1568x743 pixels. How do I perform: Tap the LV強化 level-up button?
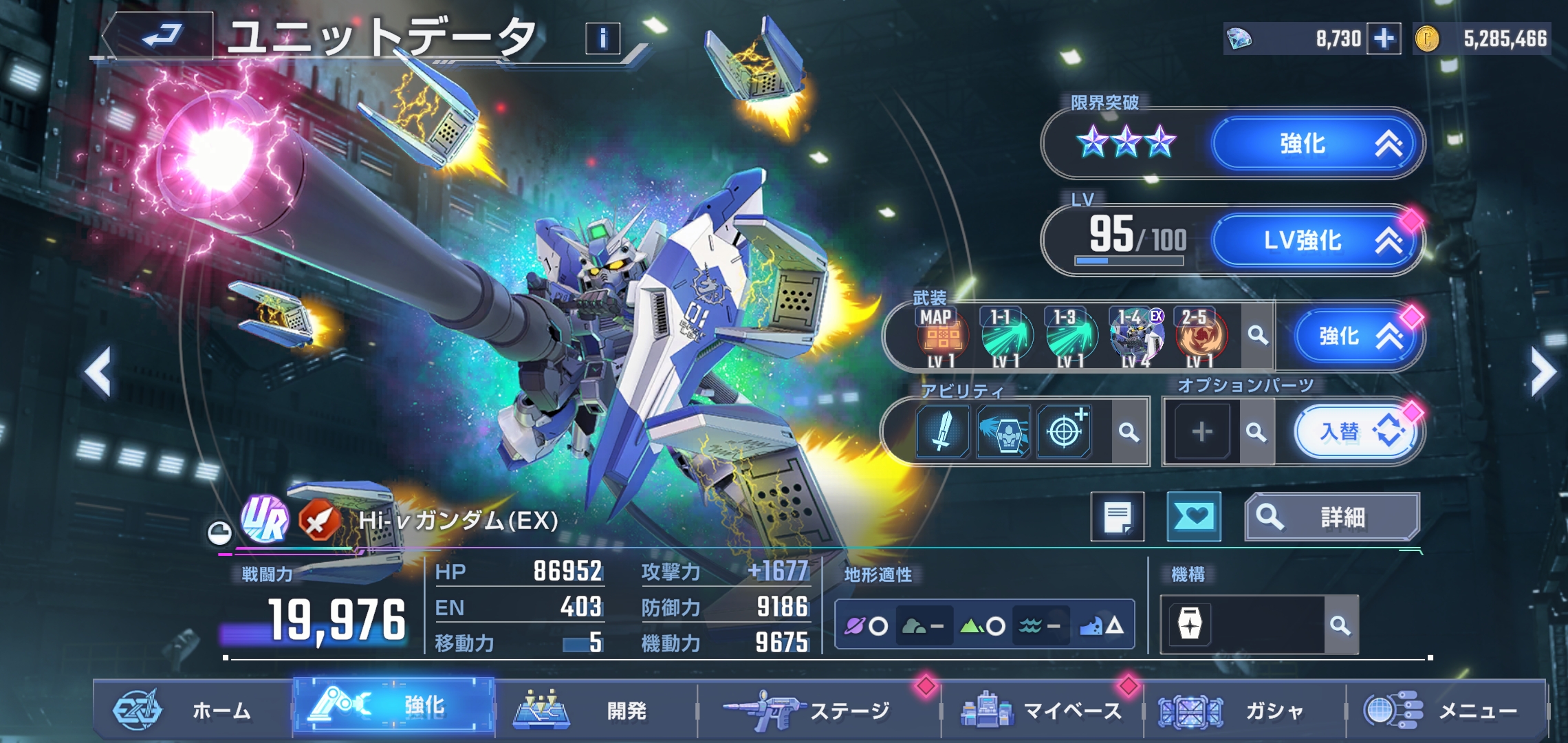[x=1315, y=240]
